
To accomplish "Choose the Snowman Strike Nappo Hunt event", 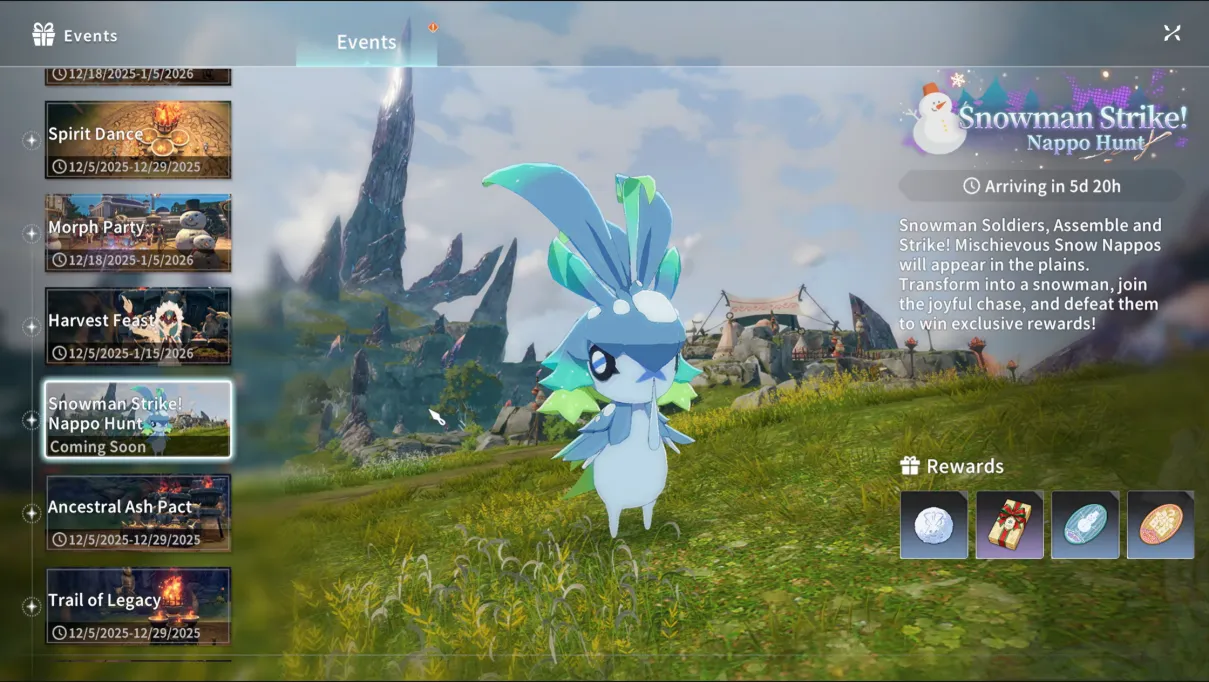I will tap(138, 419).
